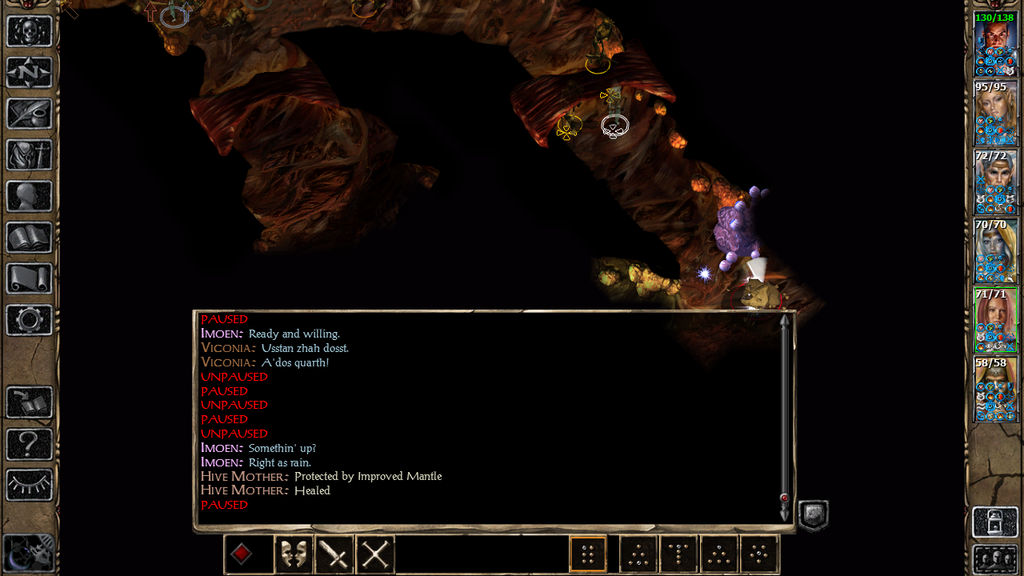Viewport: 1024px width, 576px height.
Task: Click the red diamond action button
Action: click(242, 554)
